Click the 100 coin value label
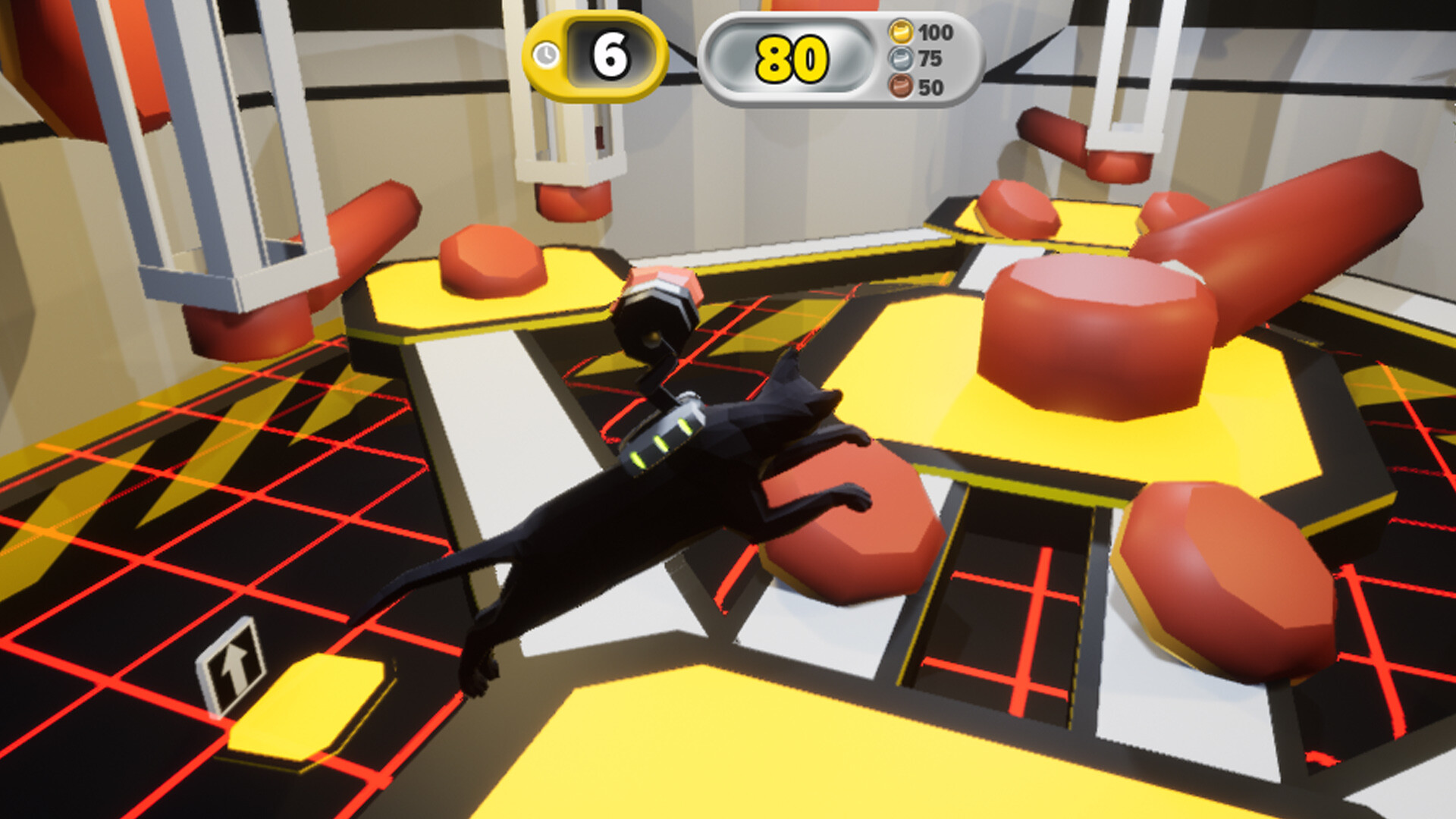The height and width of the screenshot is (819, 1456). click(x=938, y=32)
